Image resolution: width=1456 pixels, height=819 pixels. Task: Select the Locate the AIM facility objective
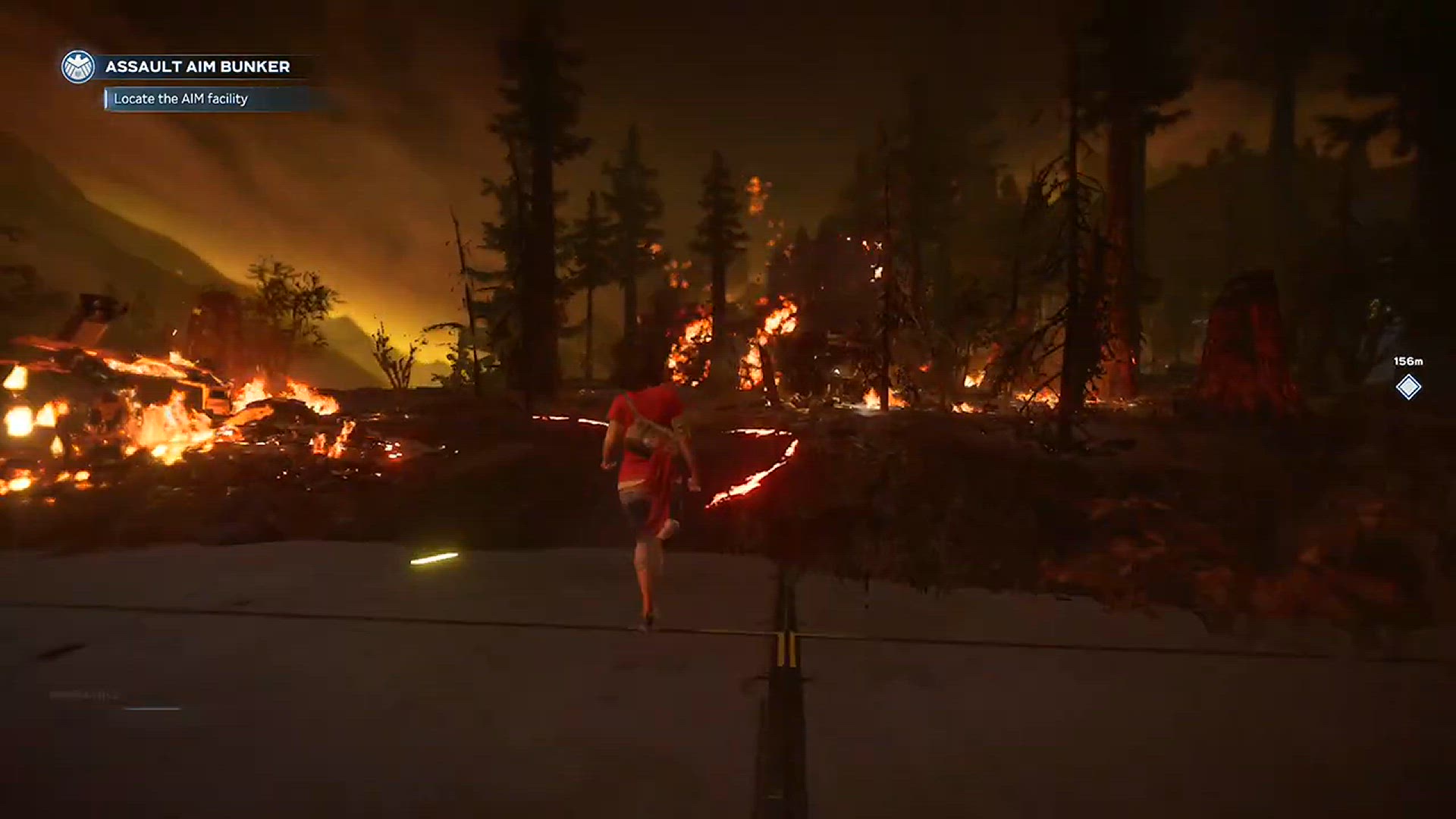pos(180,99)
